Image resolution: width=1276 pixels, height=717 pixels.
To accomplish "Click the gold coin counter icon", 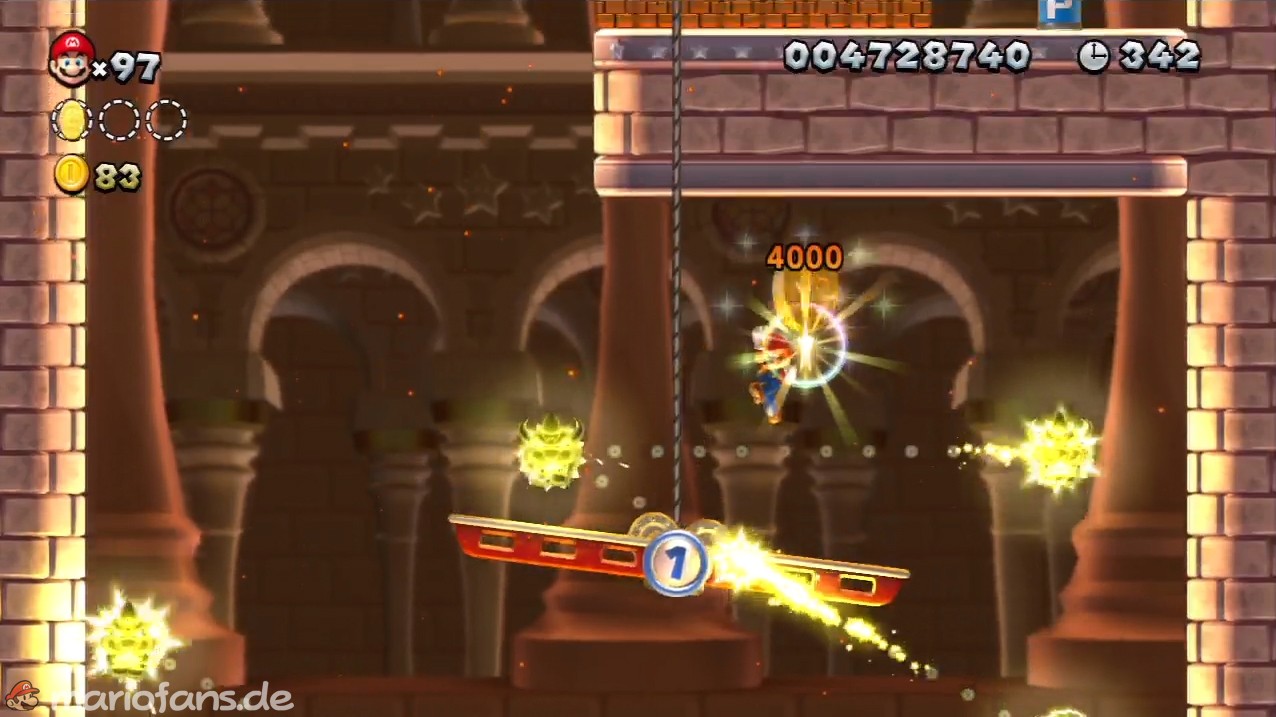I will (x=71, y=175).
